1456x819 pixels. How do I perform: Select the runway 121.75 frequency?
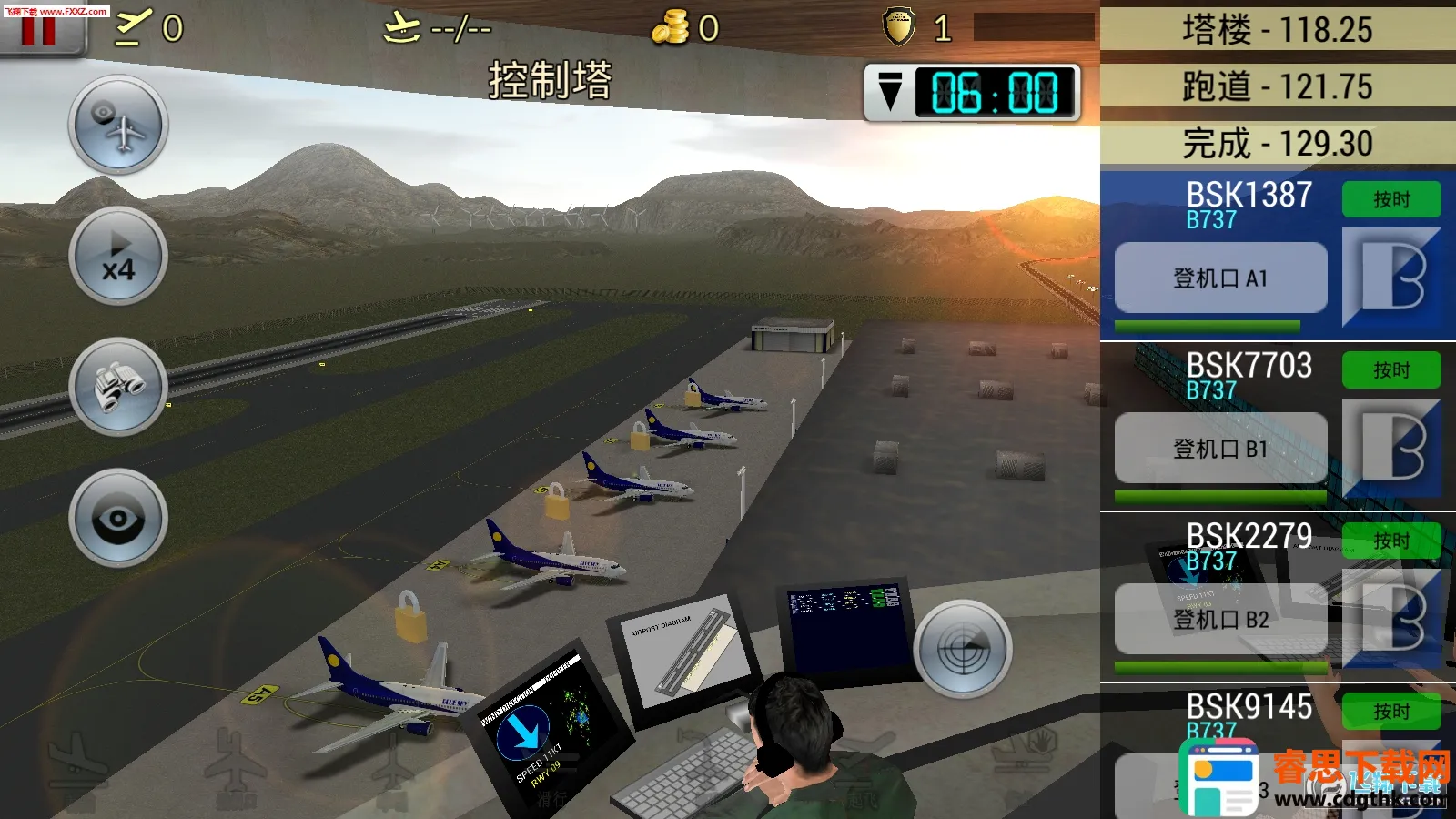[x=1277, y=86]
